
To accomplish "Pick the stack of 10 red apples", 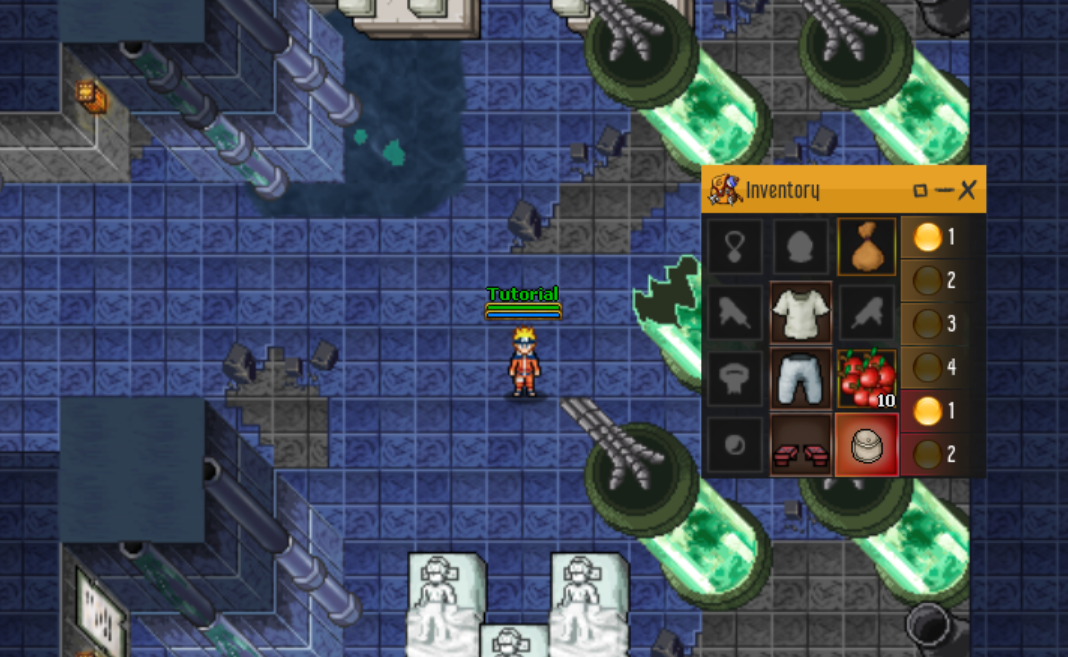I will 866,378.
